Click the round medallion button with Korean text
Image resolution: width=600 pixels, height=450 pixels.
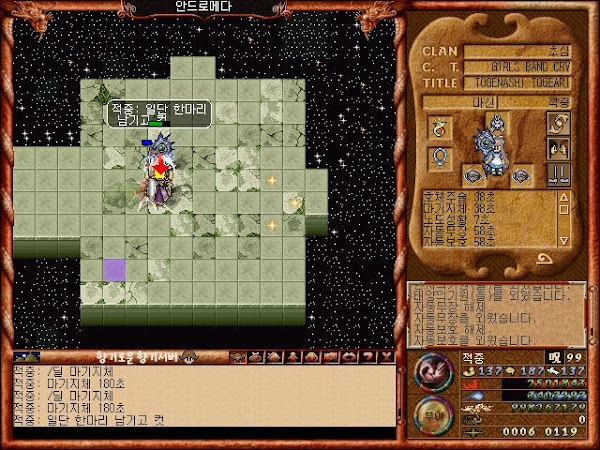(x=435, y=416)
